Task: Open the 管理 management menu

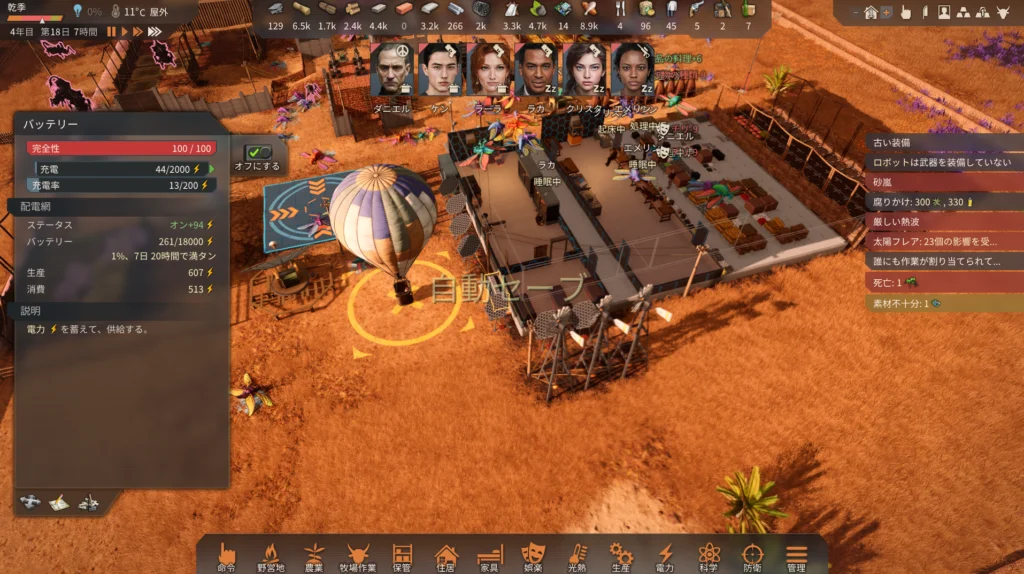Action: click(796, 555)
